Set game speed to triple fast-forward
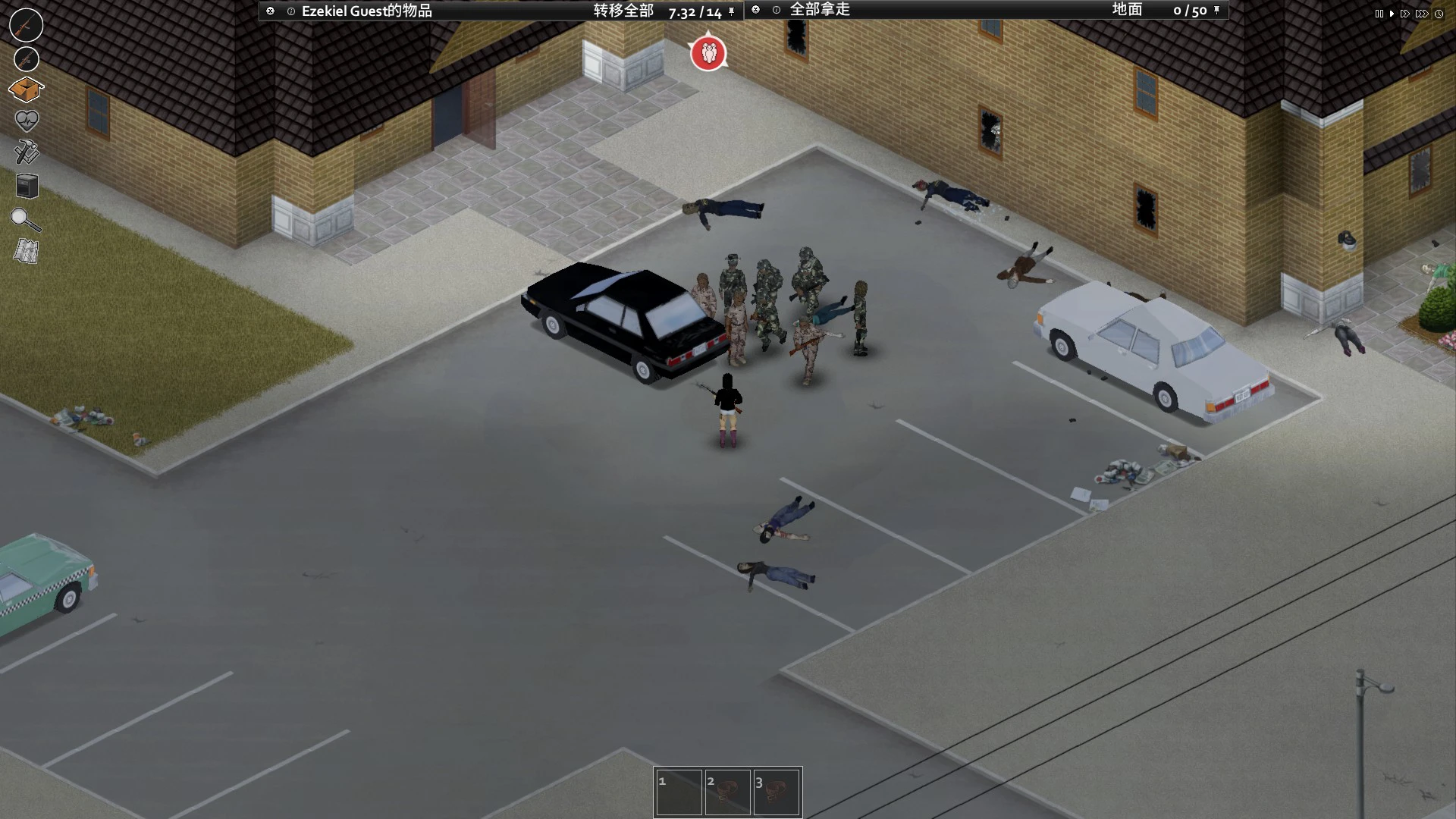Image resolution: width=1456 pixels, height=819 pixels. (1422, 14)
